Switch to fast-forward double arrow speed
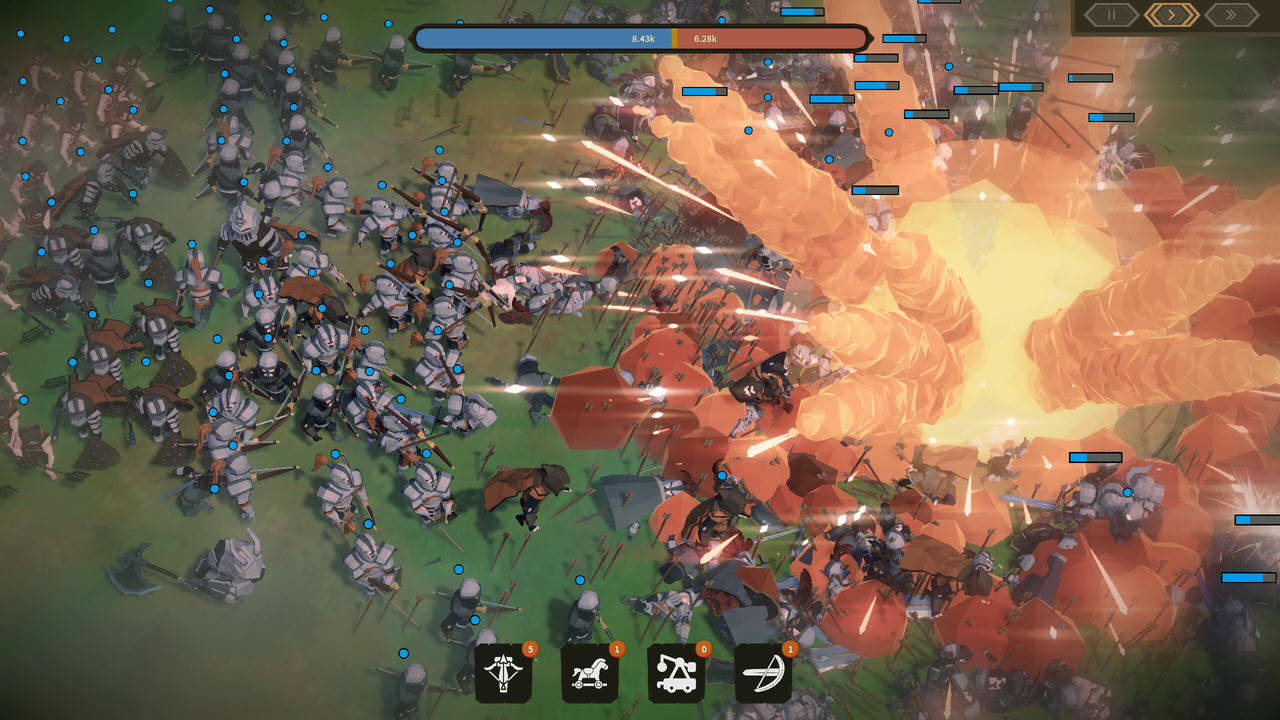 coord(1232,15)
